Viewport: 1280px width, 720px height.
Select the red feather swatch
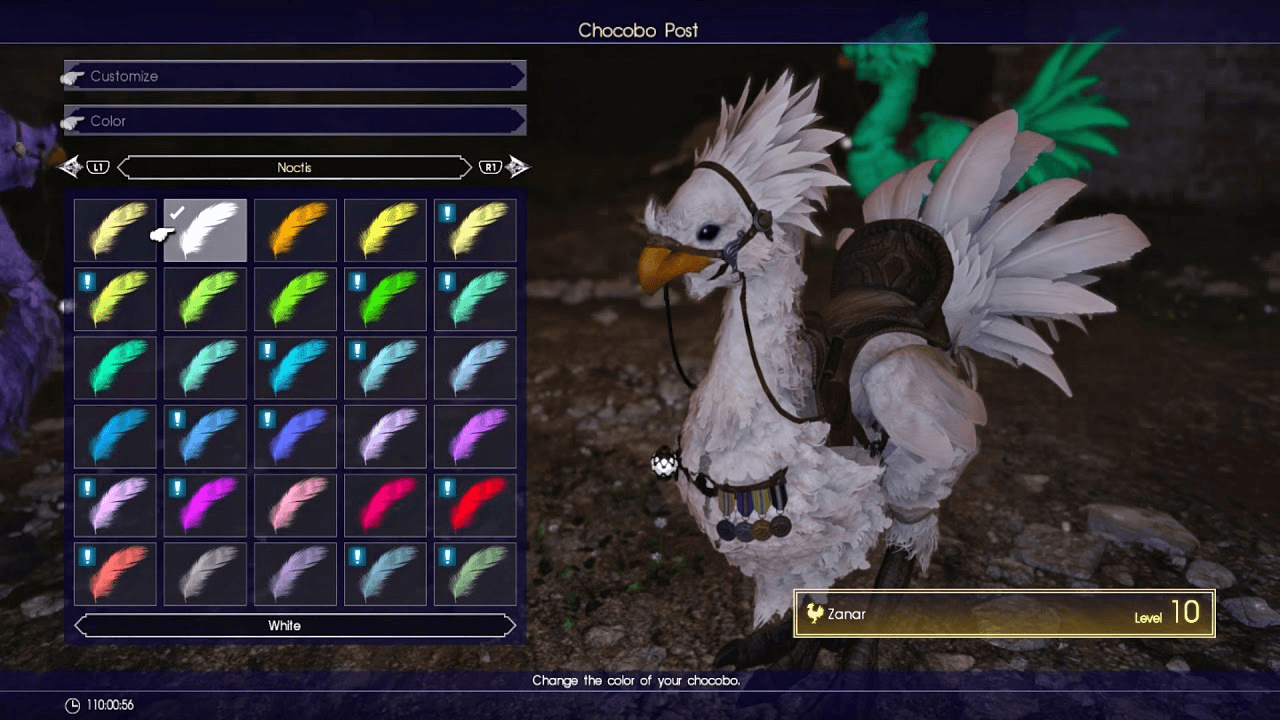(x=475, y=504)
